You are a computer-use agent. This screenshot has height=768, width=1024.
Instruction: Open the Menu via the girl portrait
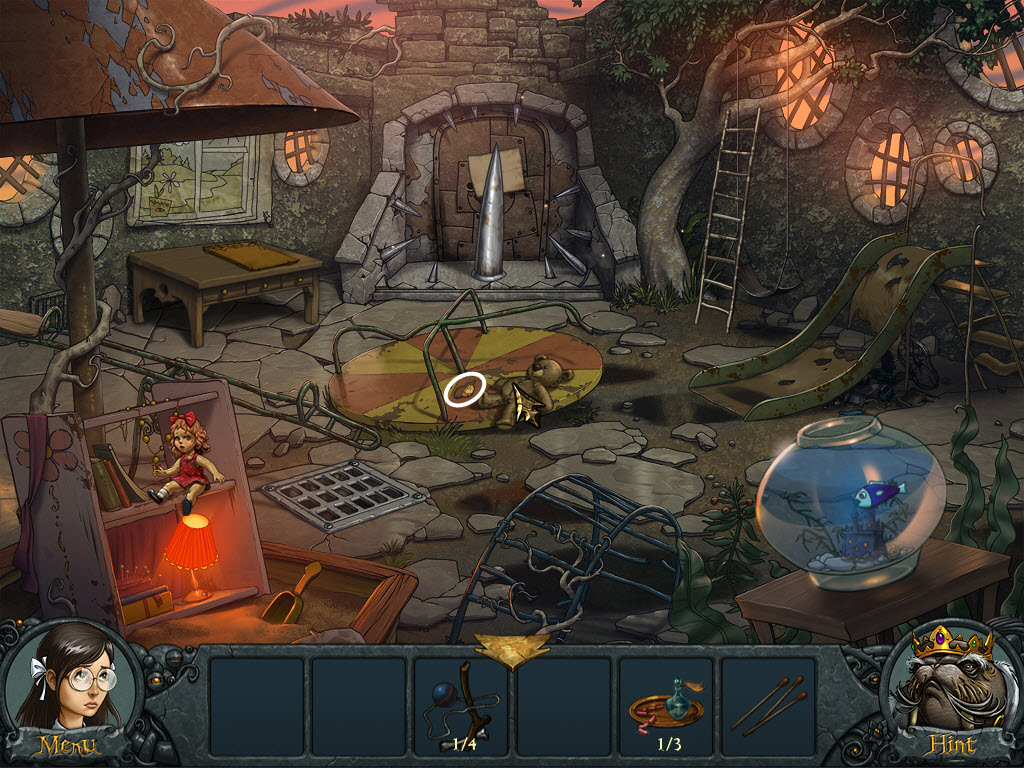pyautogui.click(x=68, y=692)
